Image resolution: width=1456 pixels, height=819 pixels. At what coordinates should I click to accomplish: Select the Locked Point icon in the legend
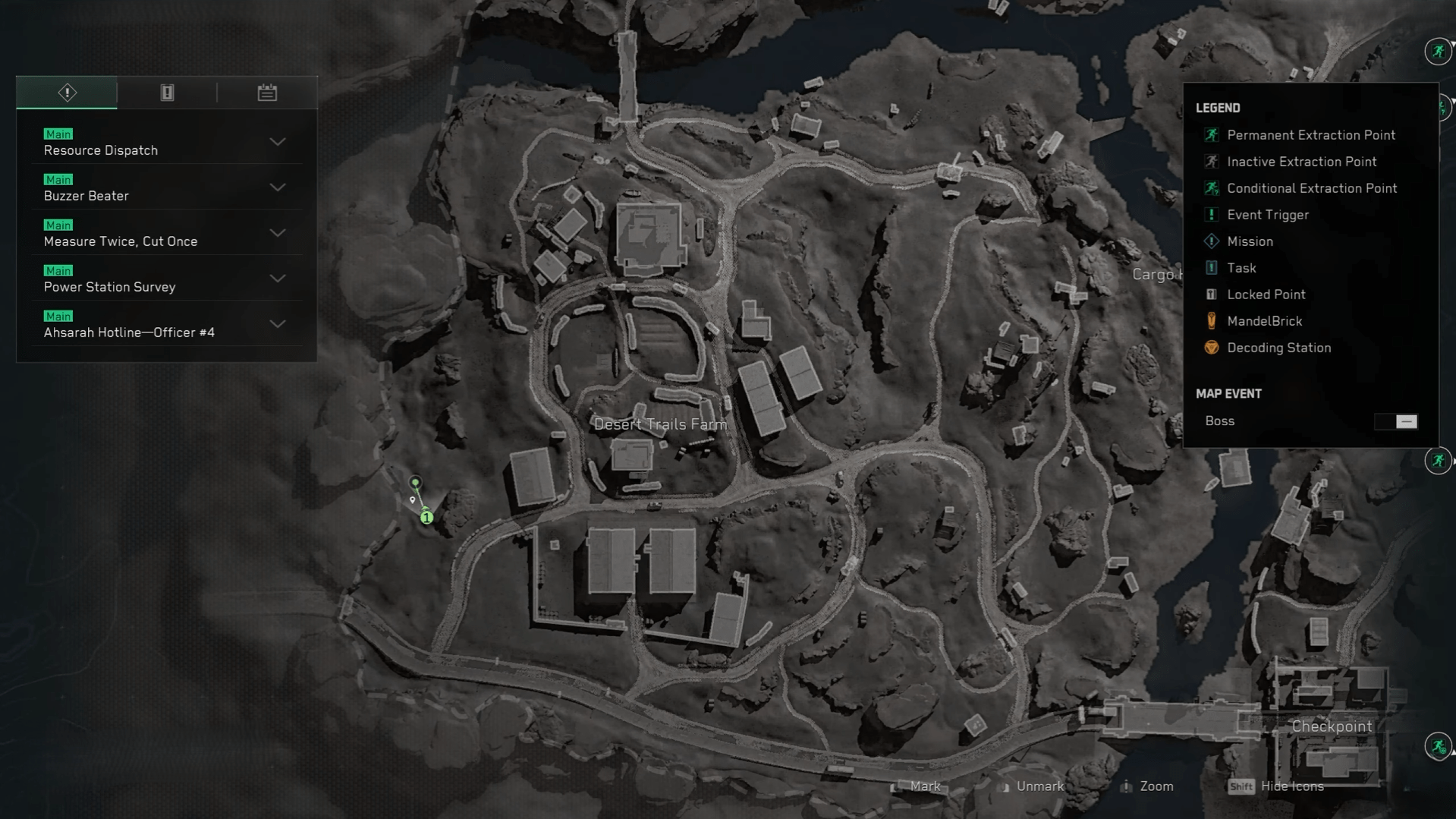pos(1212,295)
